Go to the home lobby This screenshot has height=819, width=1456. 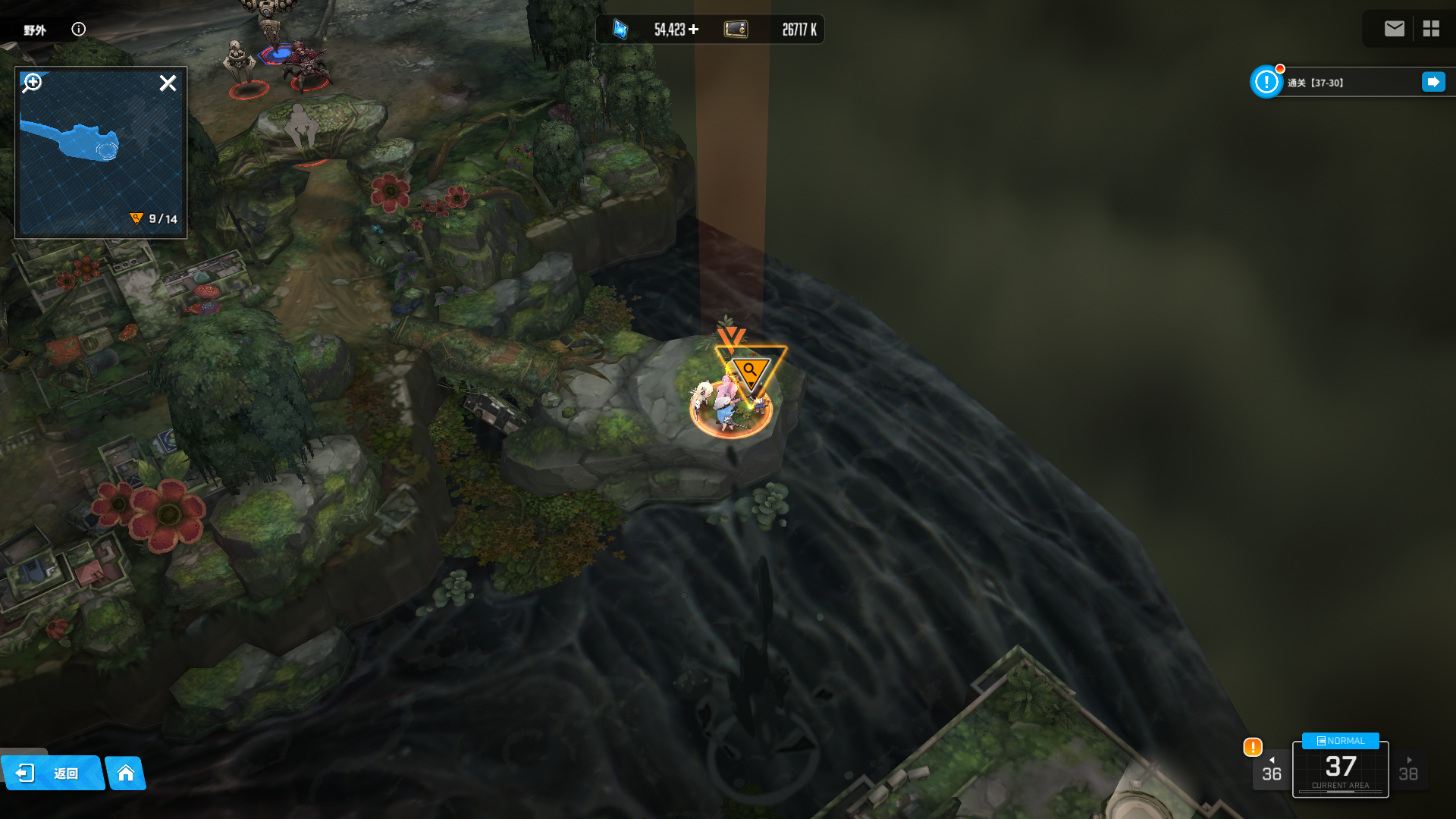tap(126, 773)
